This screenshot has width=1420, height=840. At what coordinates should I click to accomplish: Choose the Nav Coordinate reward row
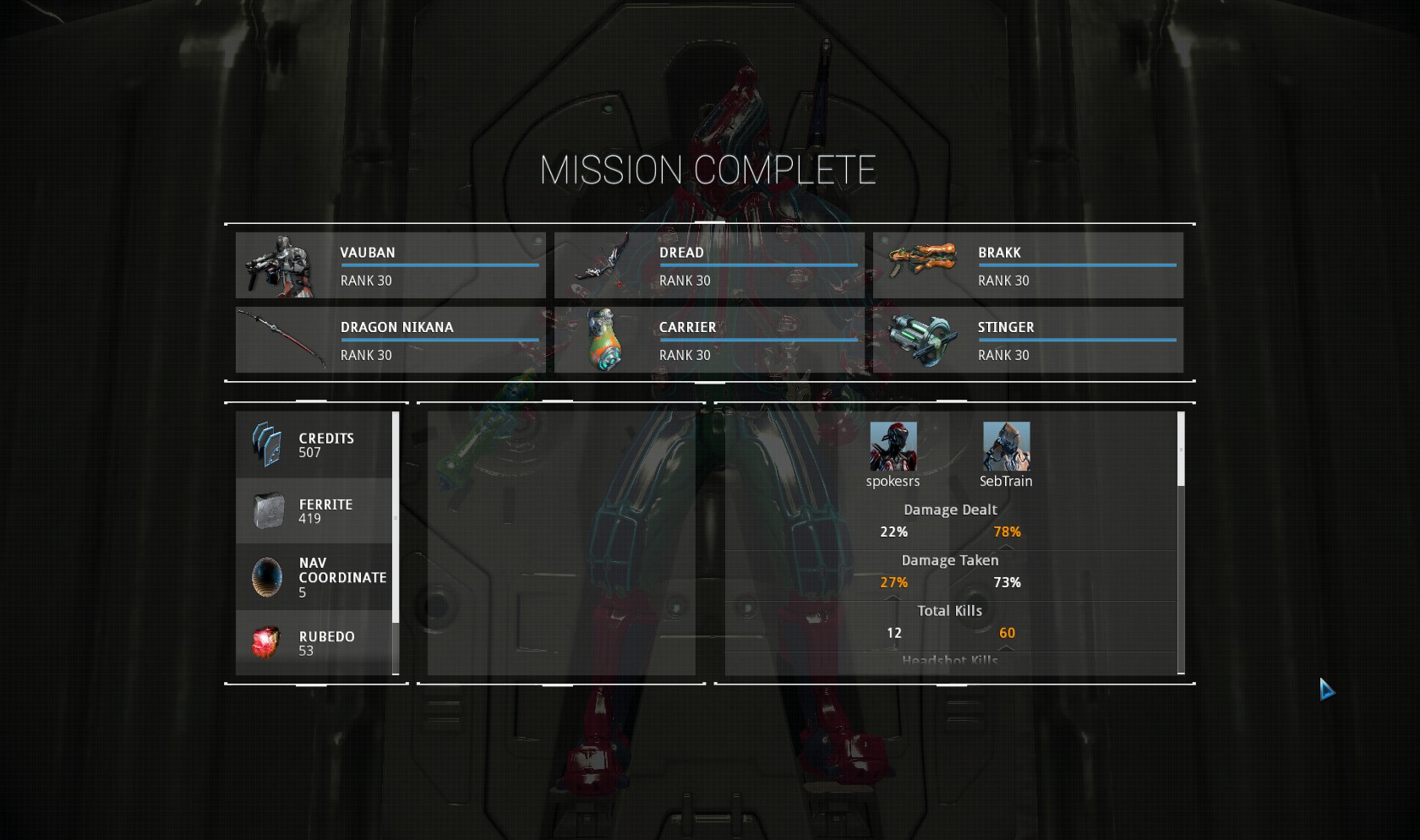[x=314, y=577]
